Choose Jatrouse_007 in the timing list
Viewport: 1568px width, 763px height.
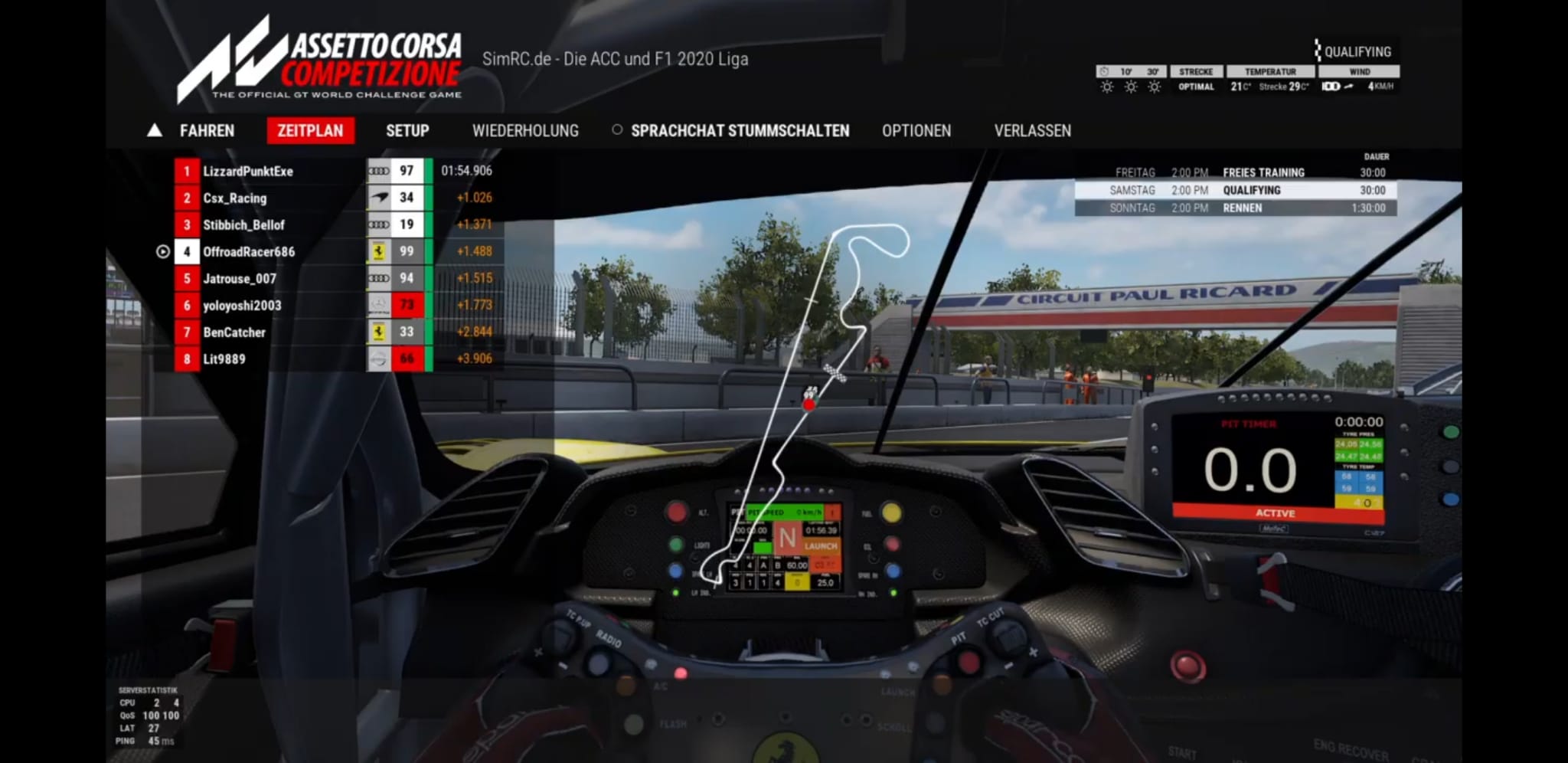point(240,279)
